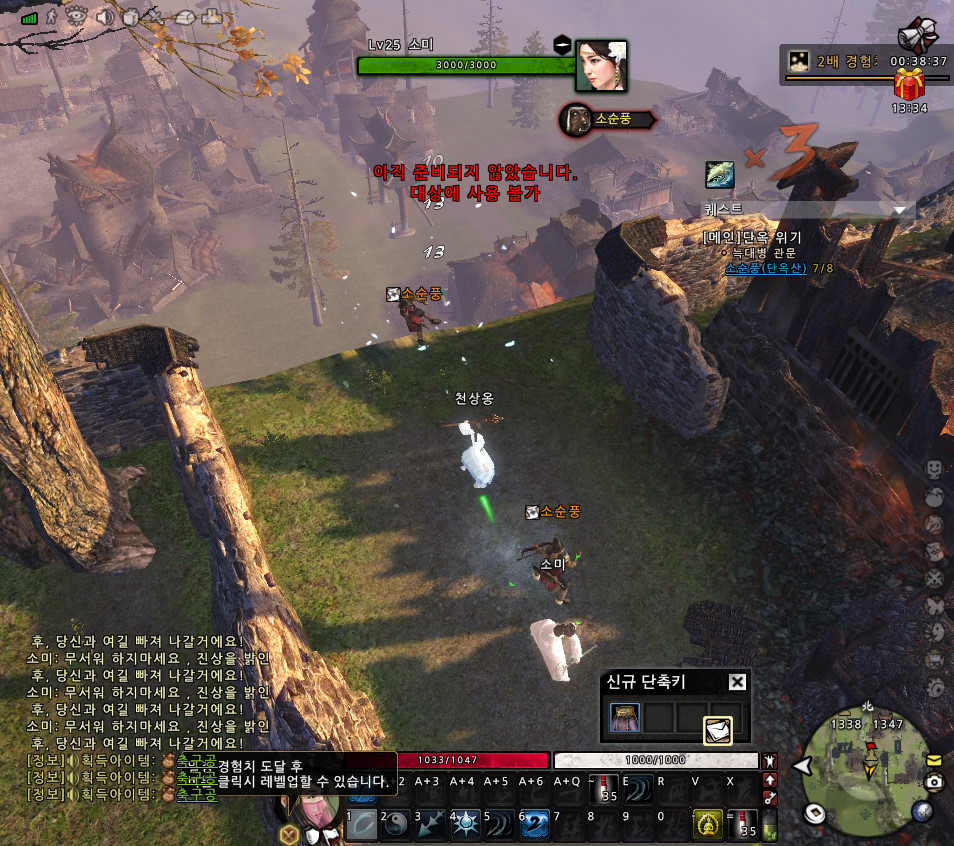Use the blue starburst skill in slot 4
Image resolution: width=954 pixels, height=846 pixels.
[466, 824]
